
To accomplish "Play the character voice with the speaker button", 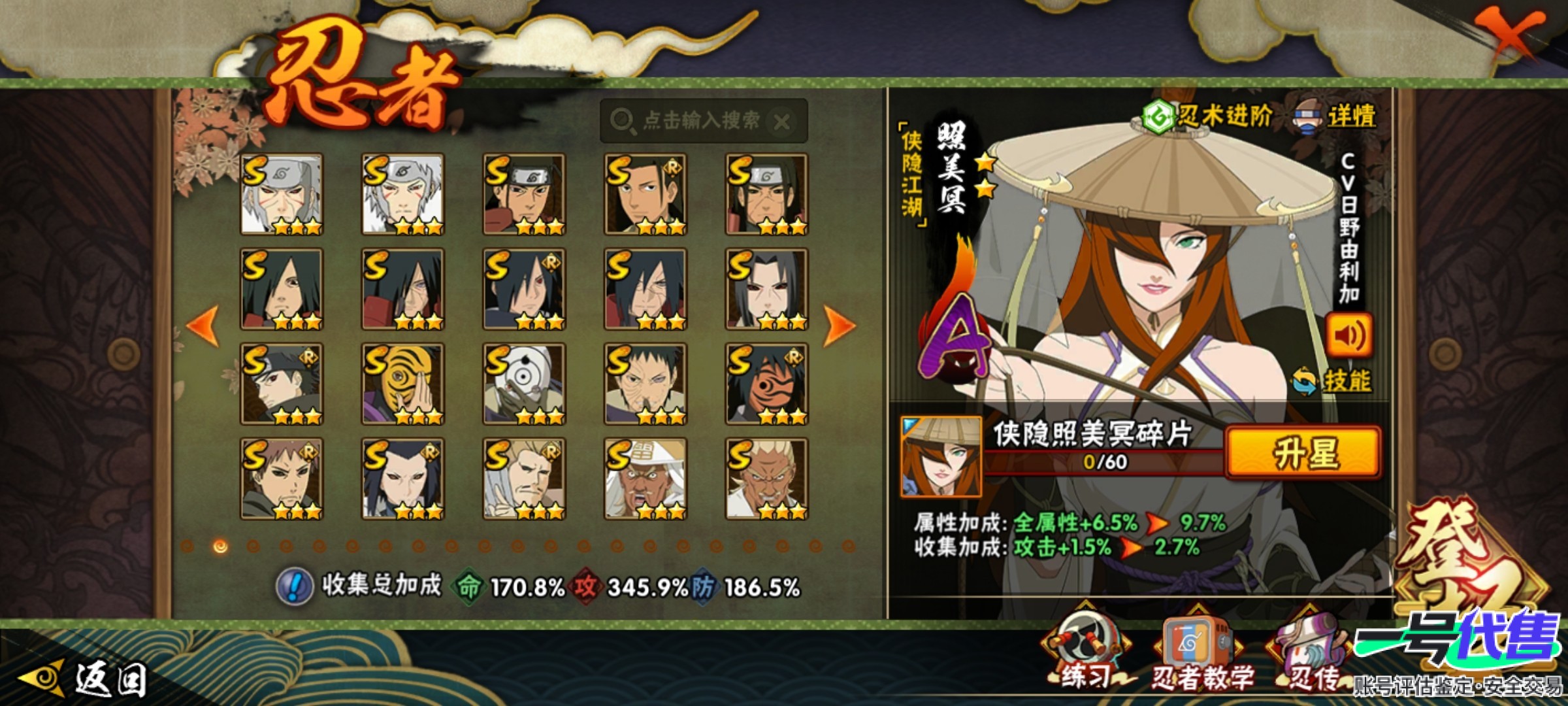I will coord(1348,335).
